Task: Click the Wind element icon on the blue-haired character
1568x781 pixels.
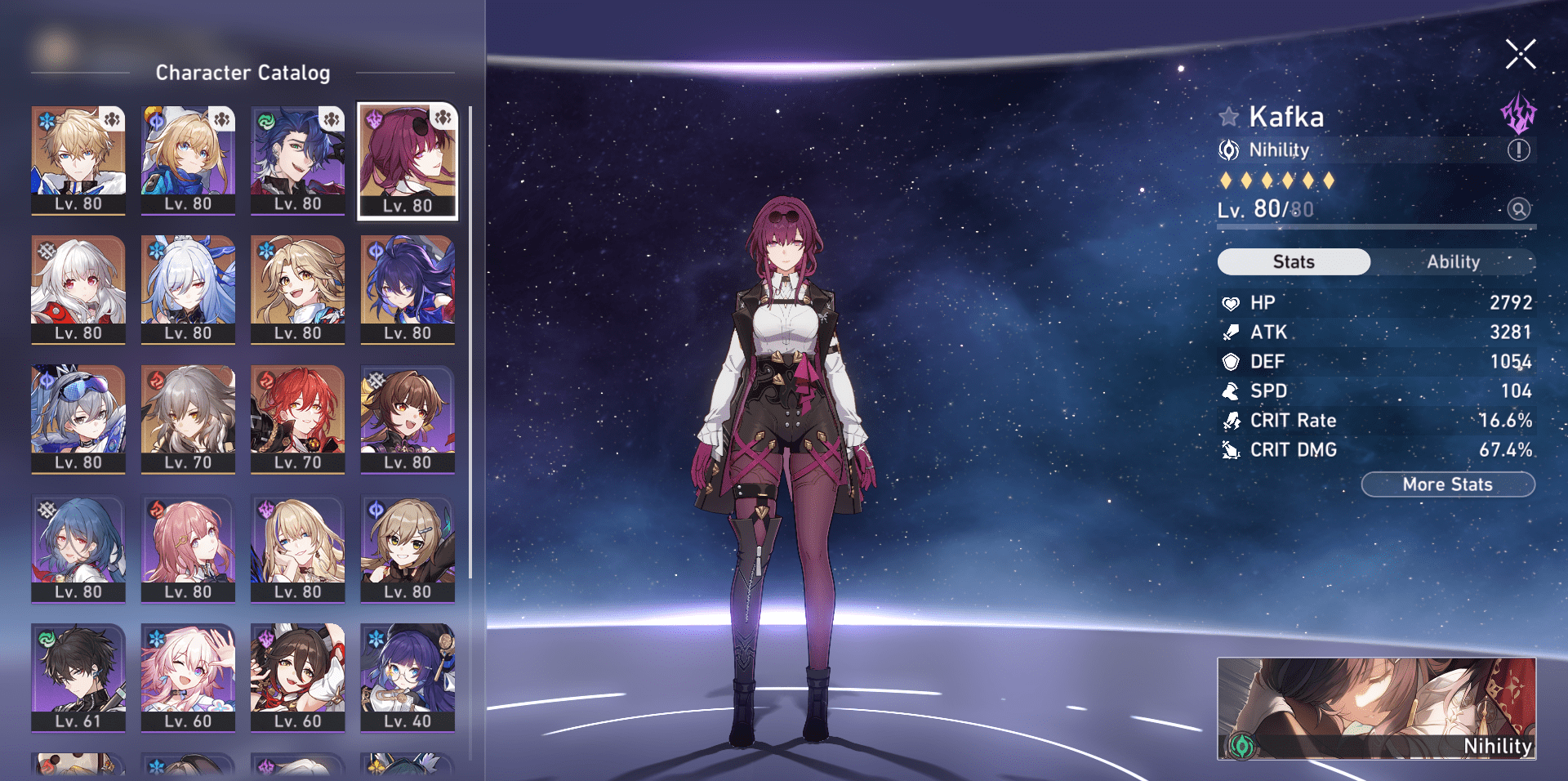Action: coord(264,123)
